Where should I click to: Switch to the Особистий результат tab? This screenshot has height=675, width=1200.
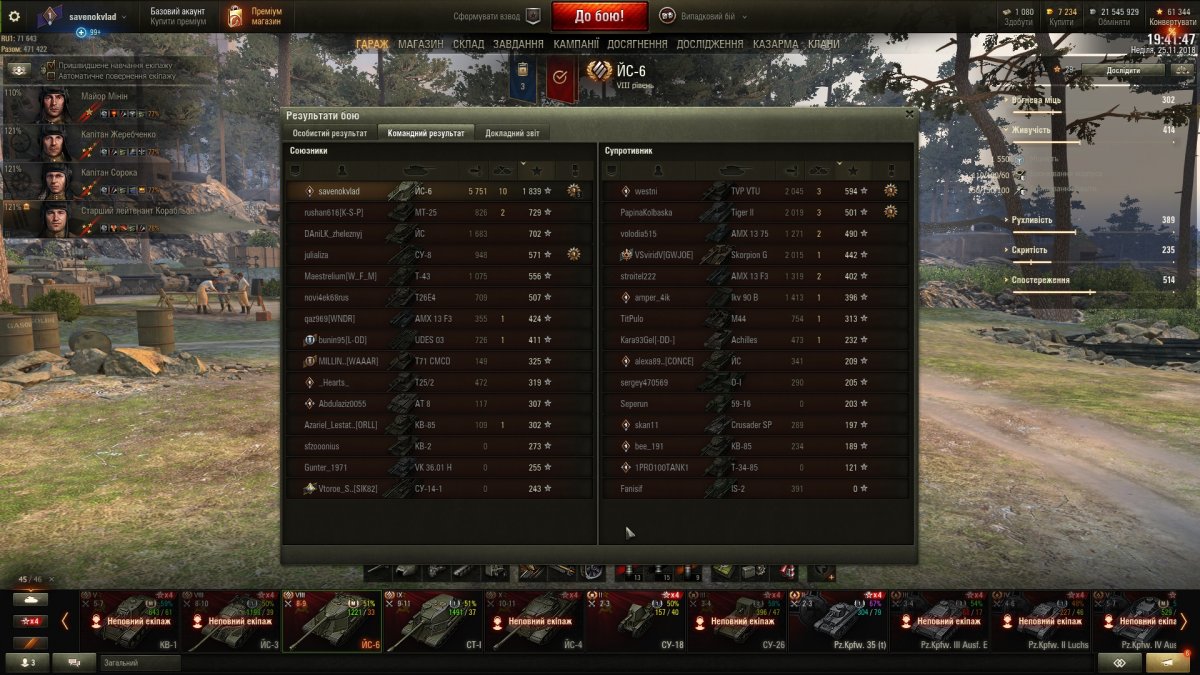(329, 133)
